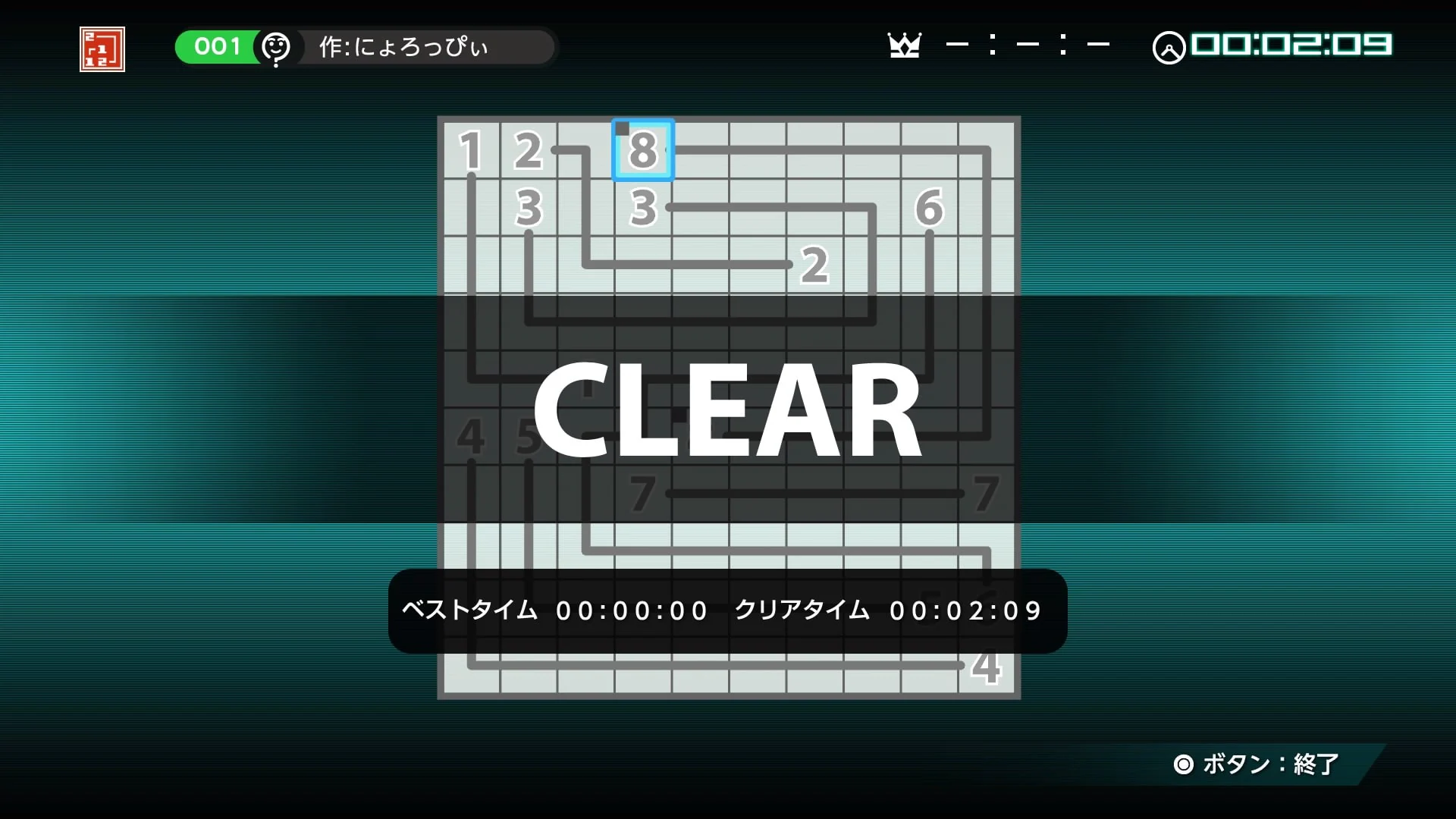Click the number 1 endpoint top-left of grid
The image size is (1456, 819).
coord(472,149)
